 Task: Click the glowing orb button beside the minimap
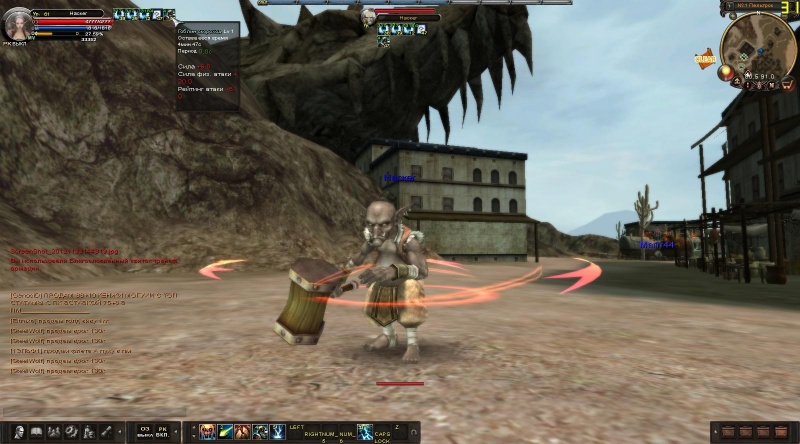click(727, 72)
